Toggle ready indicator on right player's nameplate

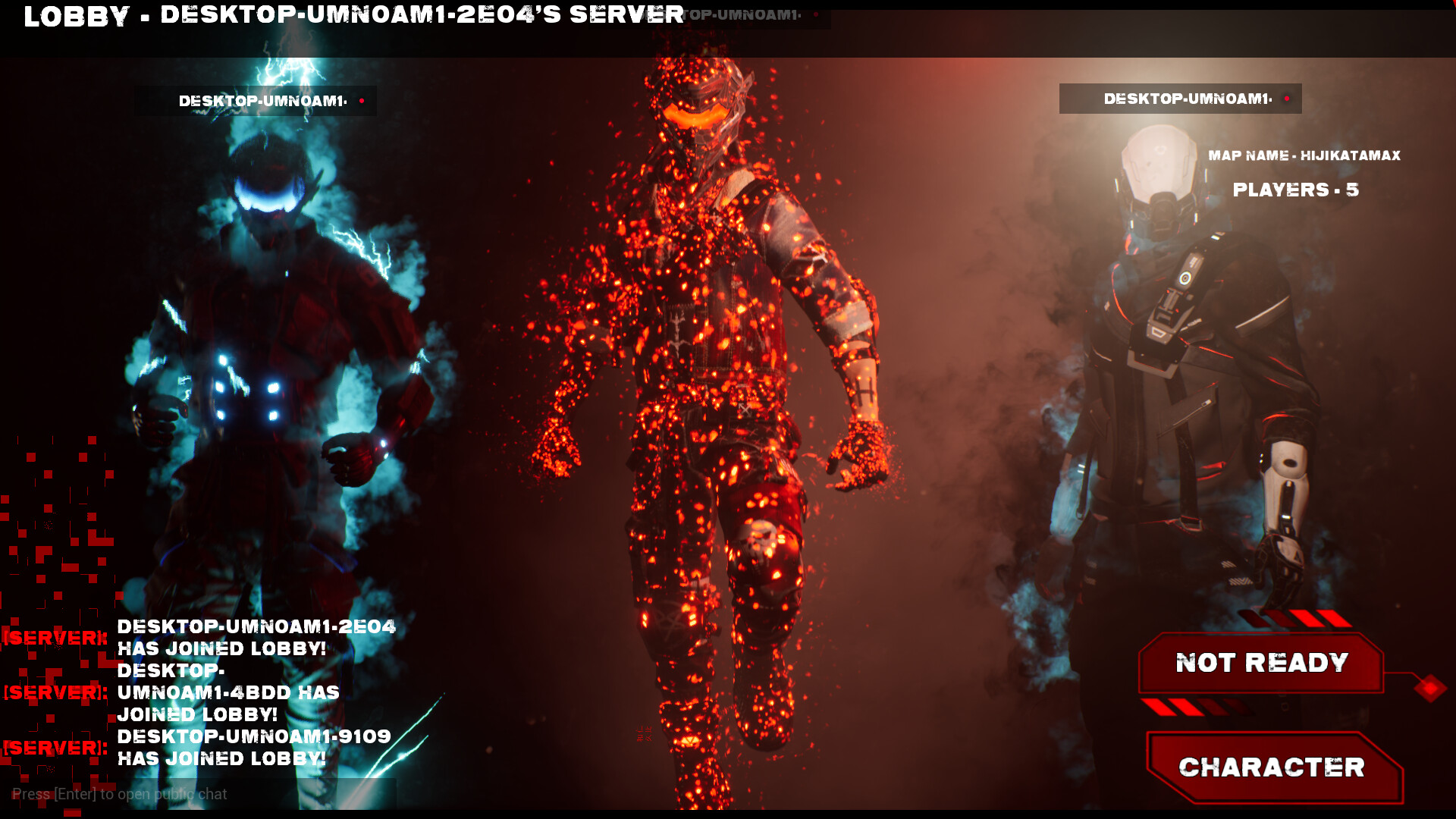tap(1288, 98)
